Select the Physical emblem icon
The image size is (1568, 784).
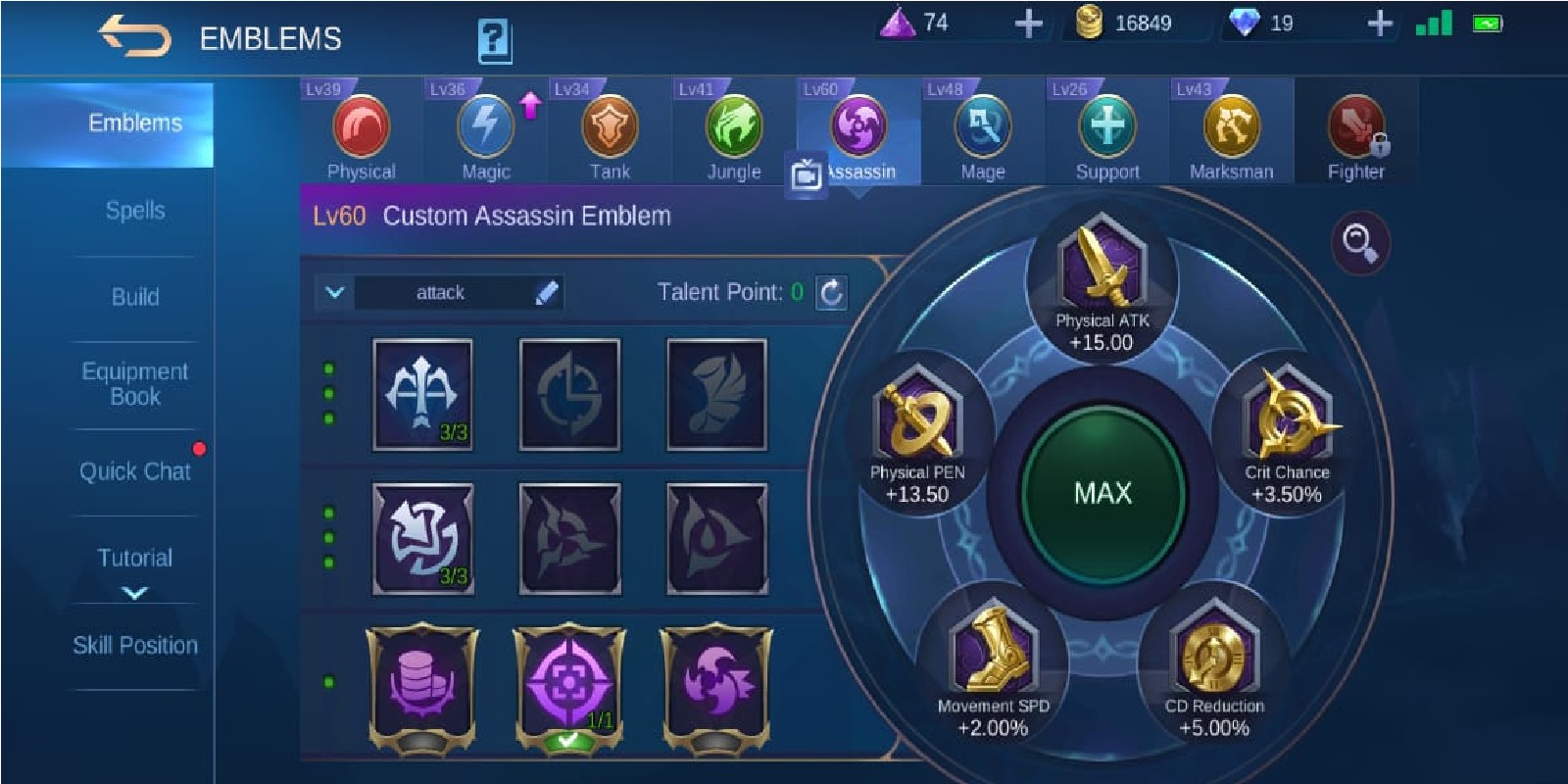click(363, 127)
